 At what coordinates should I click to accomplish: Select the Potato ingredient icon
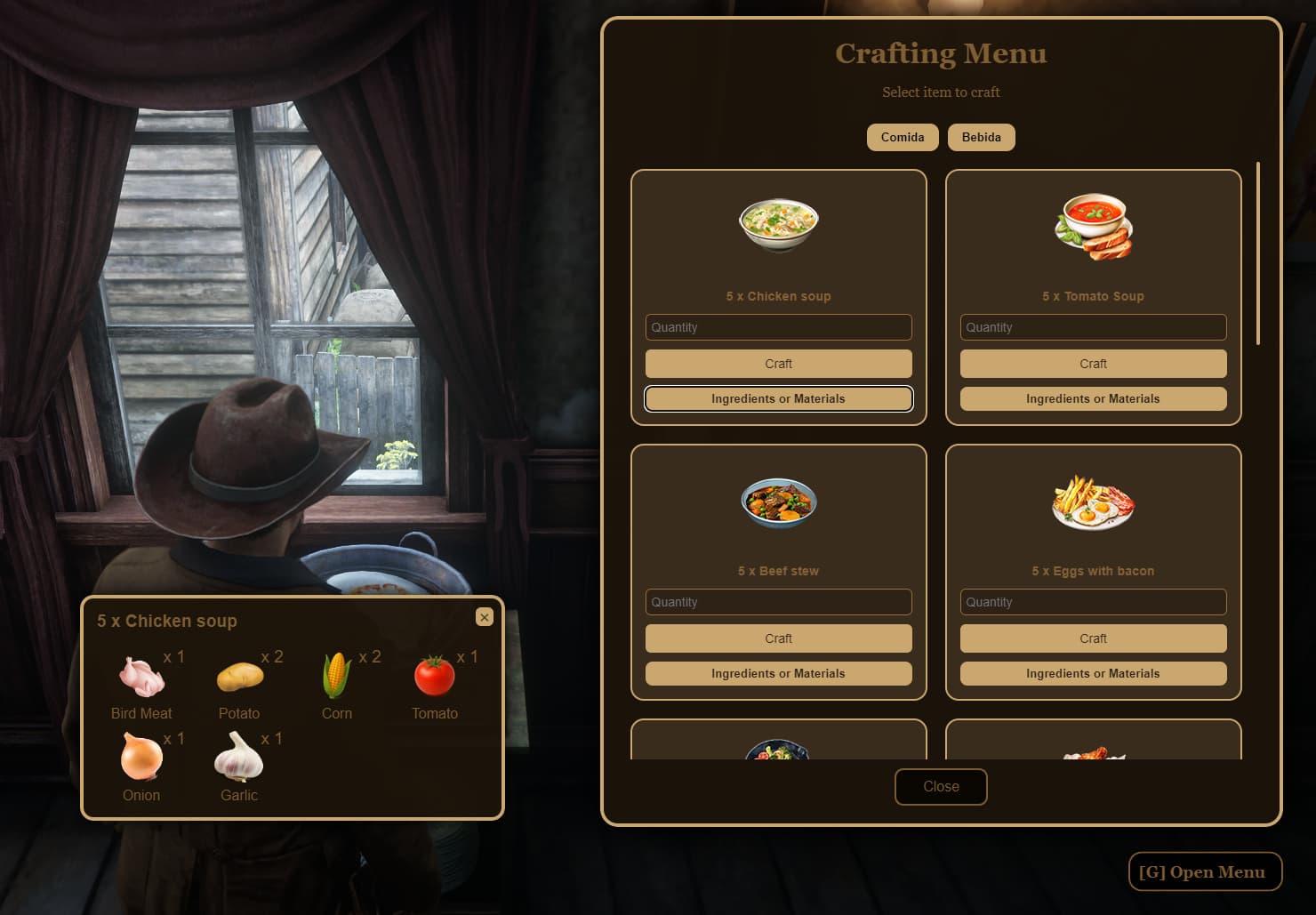[238, 674]
